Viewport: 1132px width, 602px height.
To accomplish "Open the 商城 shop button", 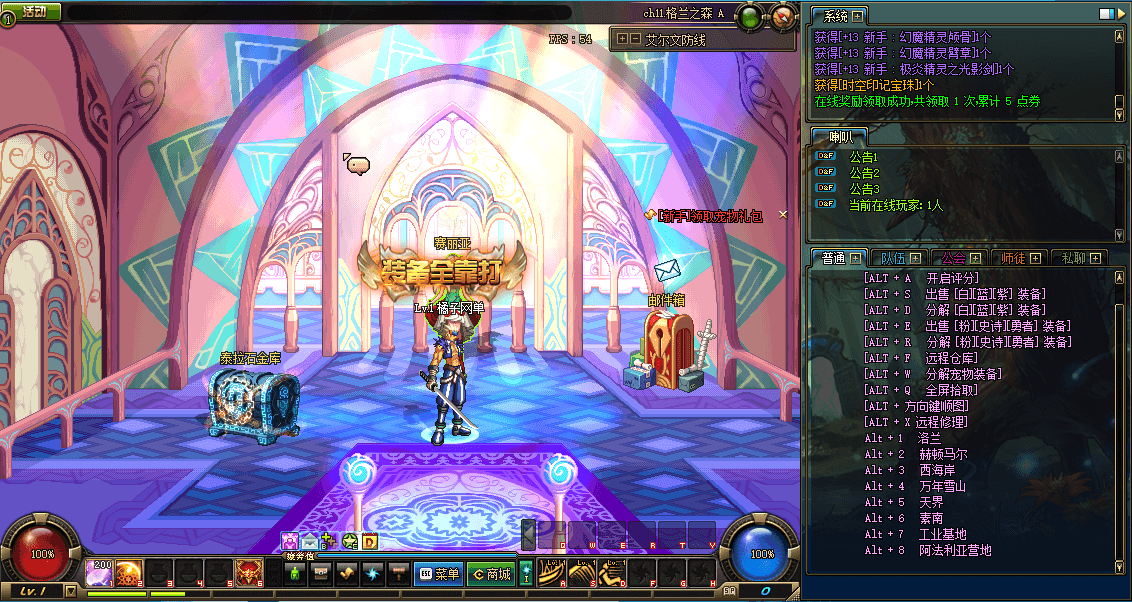I will click(491, 574).
